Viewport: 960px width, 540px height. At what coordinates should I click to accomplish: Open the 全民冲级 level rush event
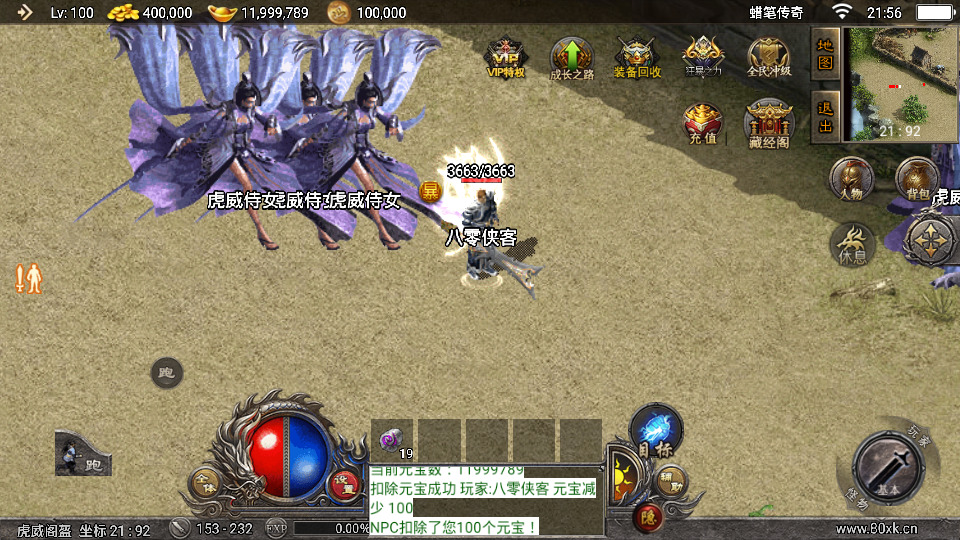768,57
